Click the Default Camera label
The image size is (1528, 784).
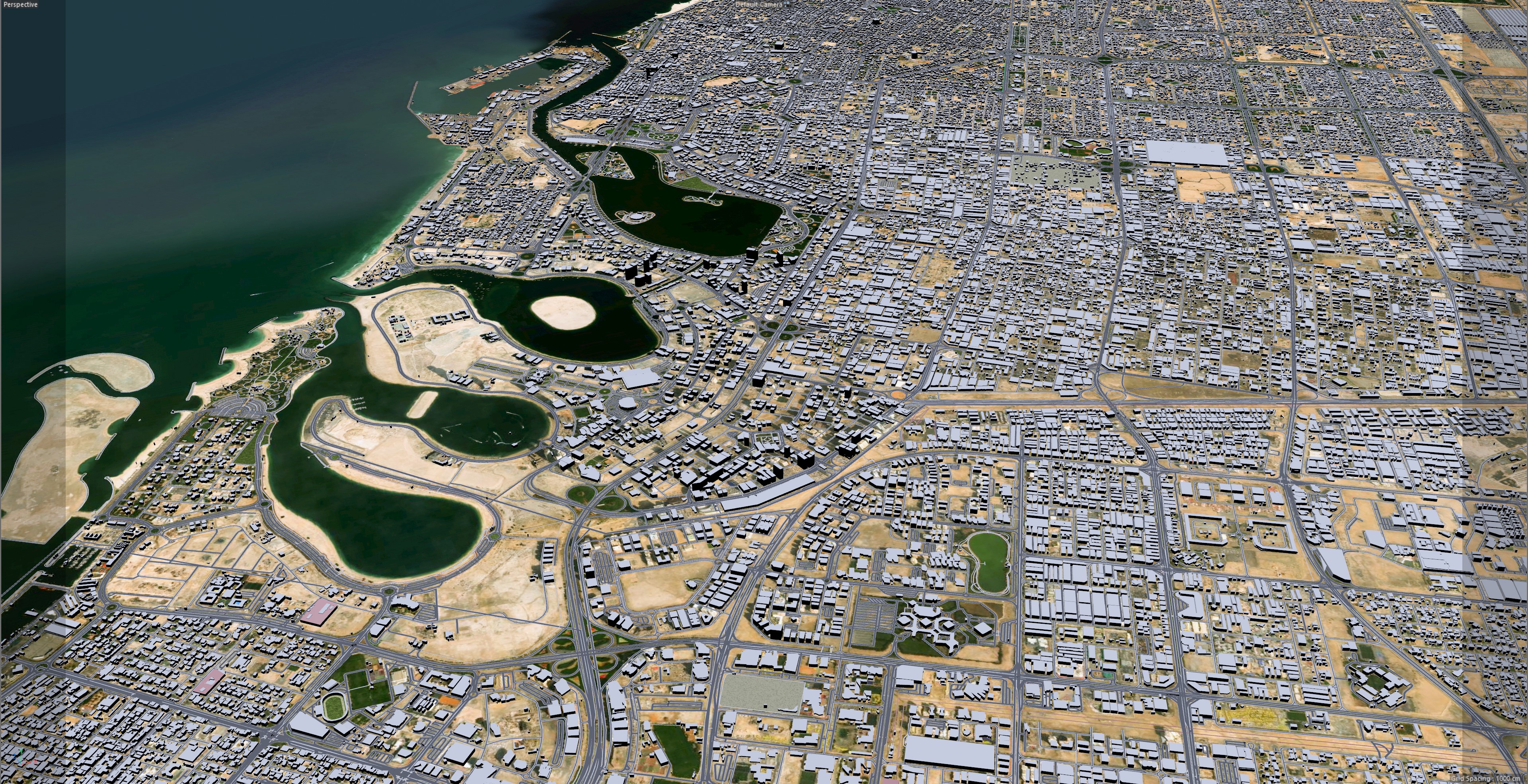(x=759, y=4)
